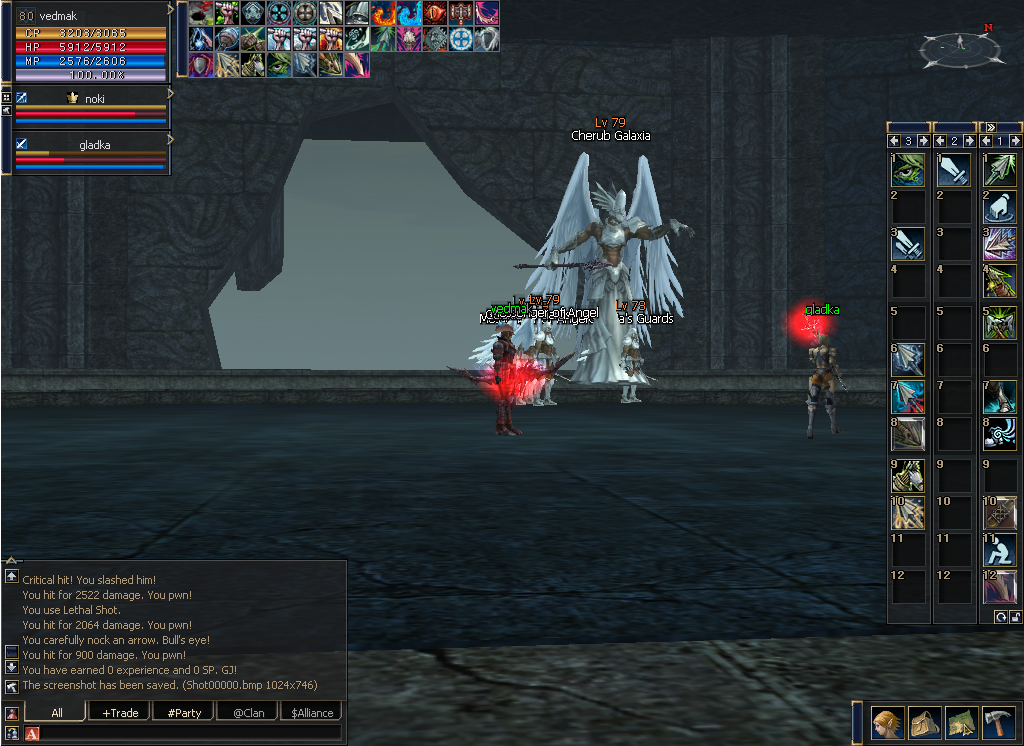The width and height of the screenshot is (1024, 746).
Task: Rotate the shortcut bar orientation
Action: [x=1000, y=617]
